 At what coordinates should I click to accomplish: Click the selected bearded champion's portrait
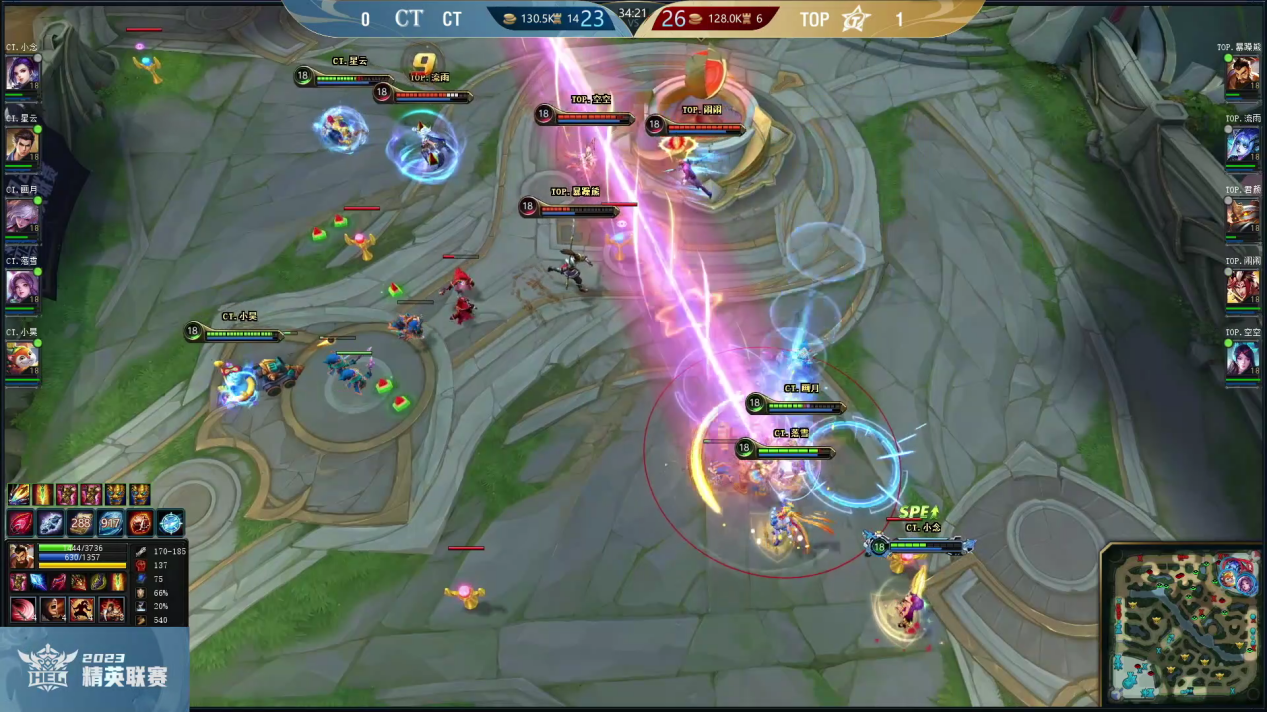pyautogui.click(x=22, y=556)
